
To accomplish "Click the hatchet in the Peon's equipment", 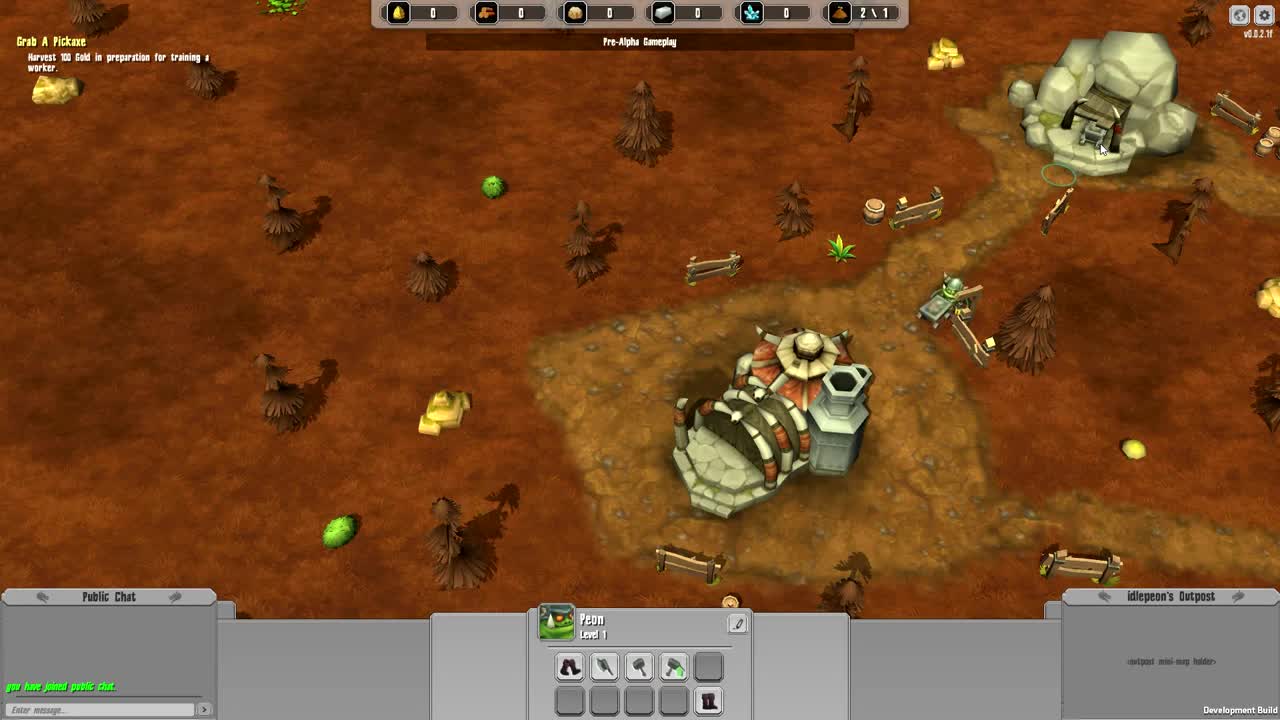I will click(x=639, y=666).
